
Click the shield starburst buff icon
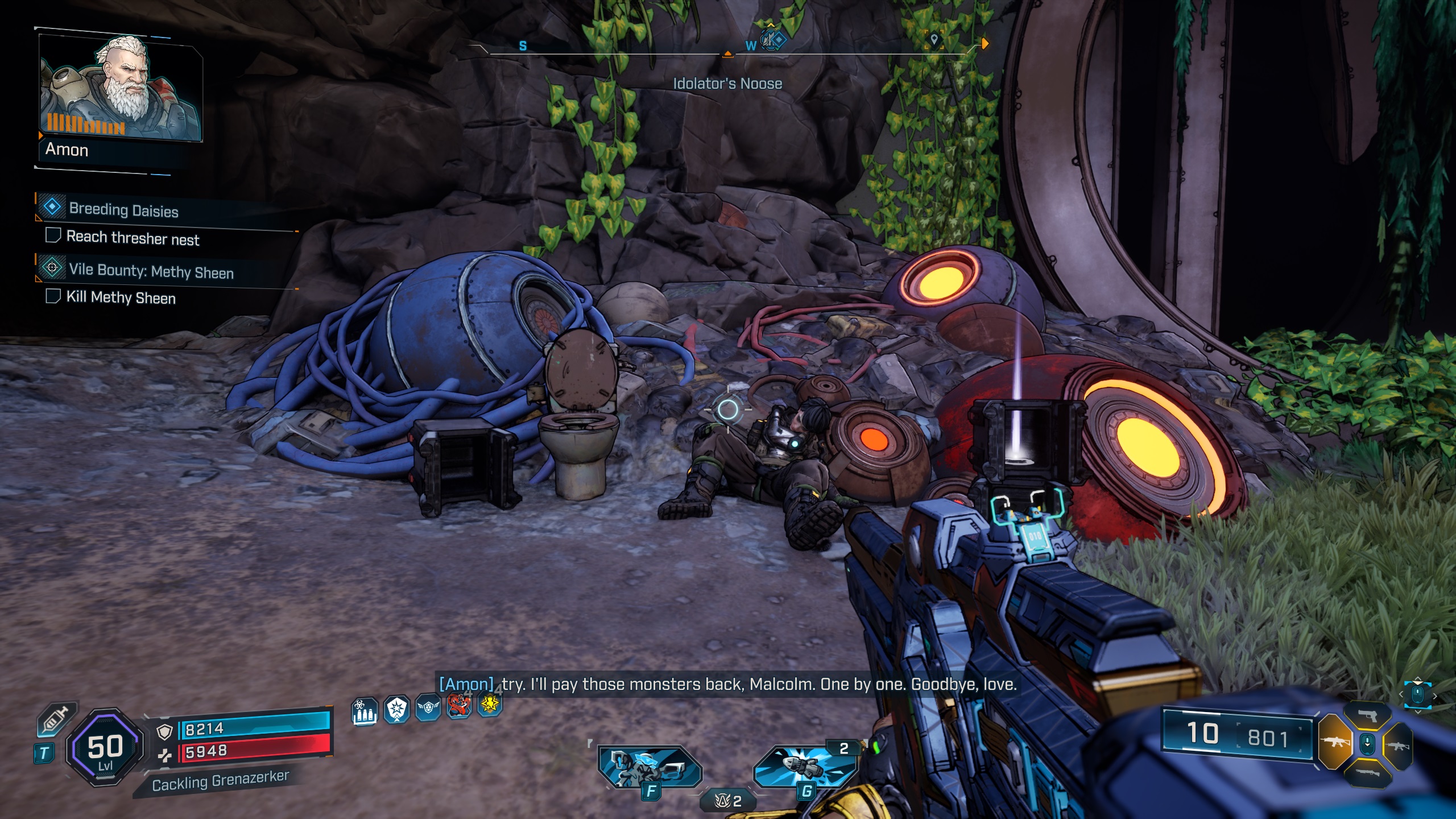click(396, 709)
